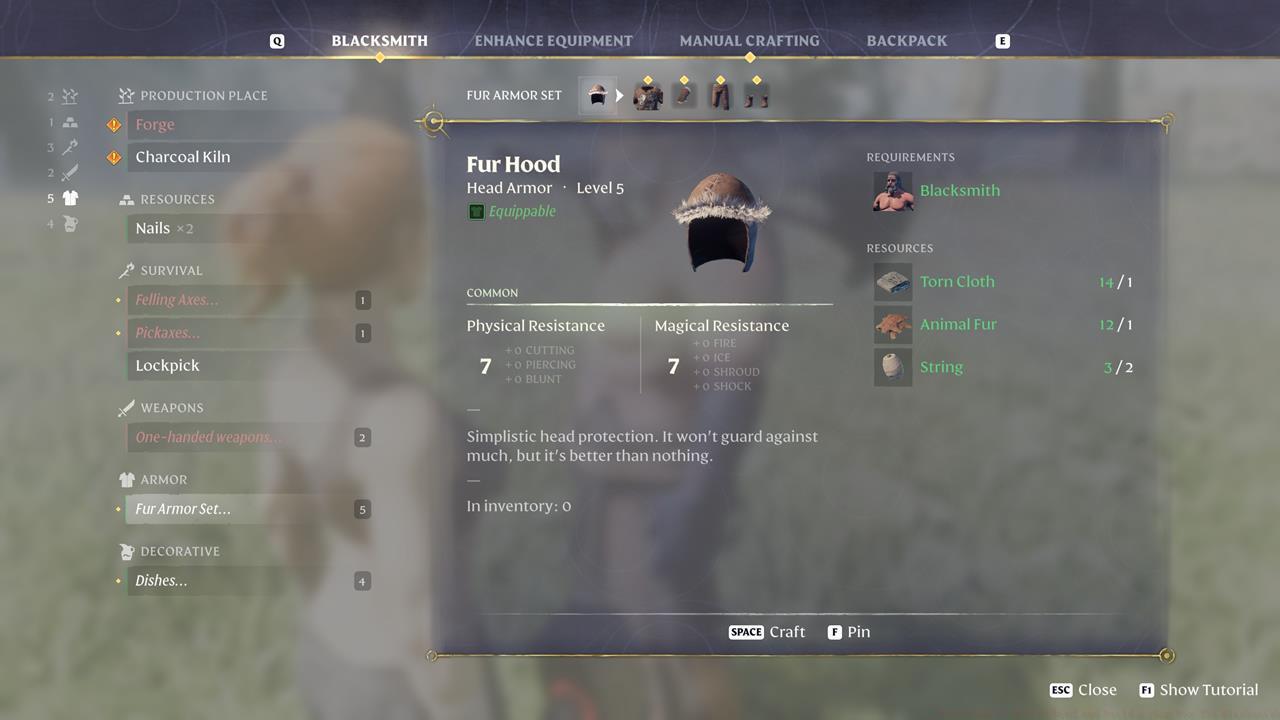The height and width of the screenshot is (720, 1280).
Task: Click the green Equippable status indicator
Action: point(476,211)
